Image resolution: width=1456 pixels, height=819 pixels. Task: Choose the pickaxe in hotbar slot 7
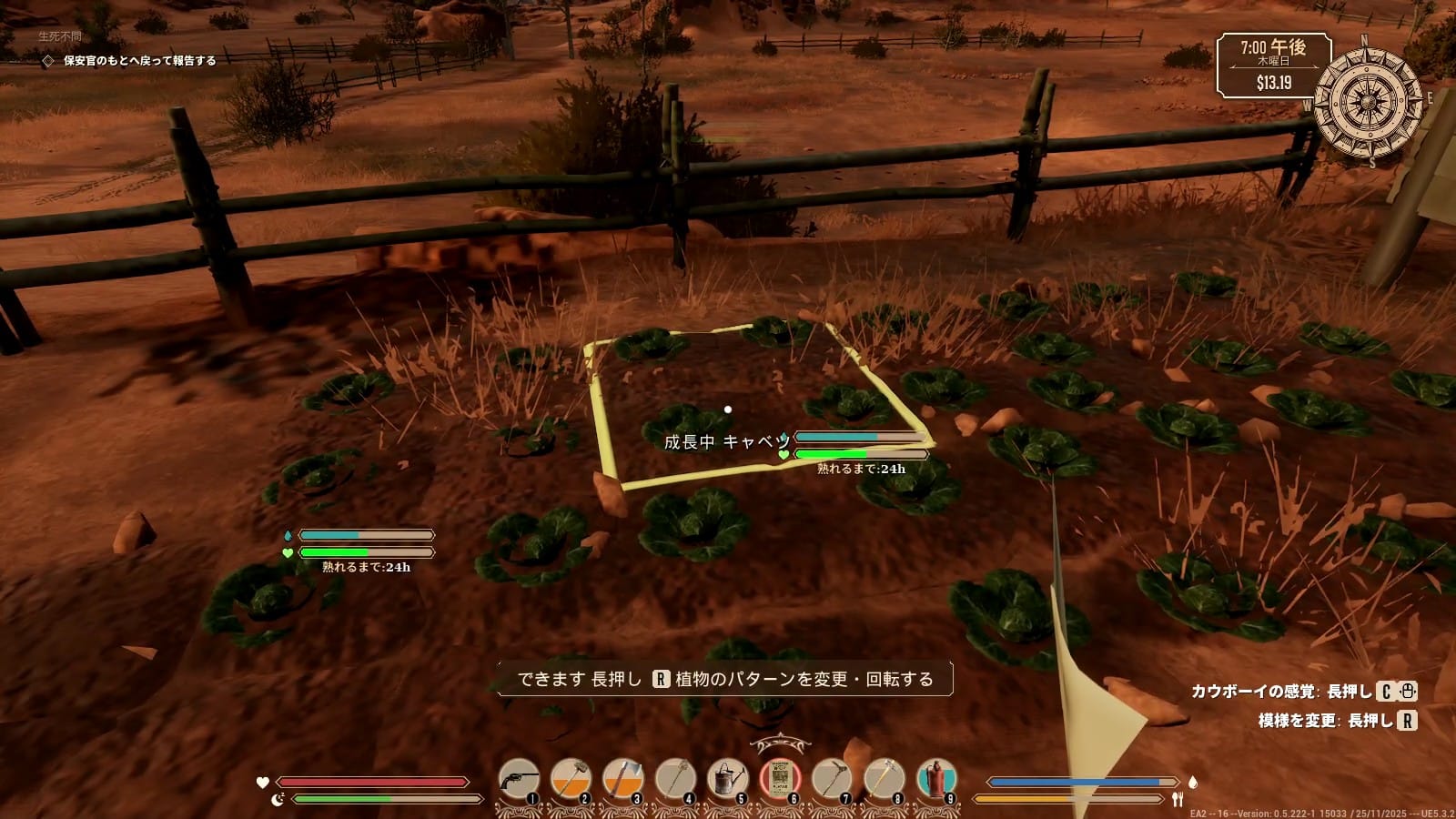tap(832, 780)
